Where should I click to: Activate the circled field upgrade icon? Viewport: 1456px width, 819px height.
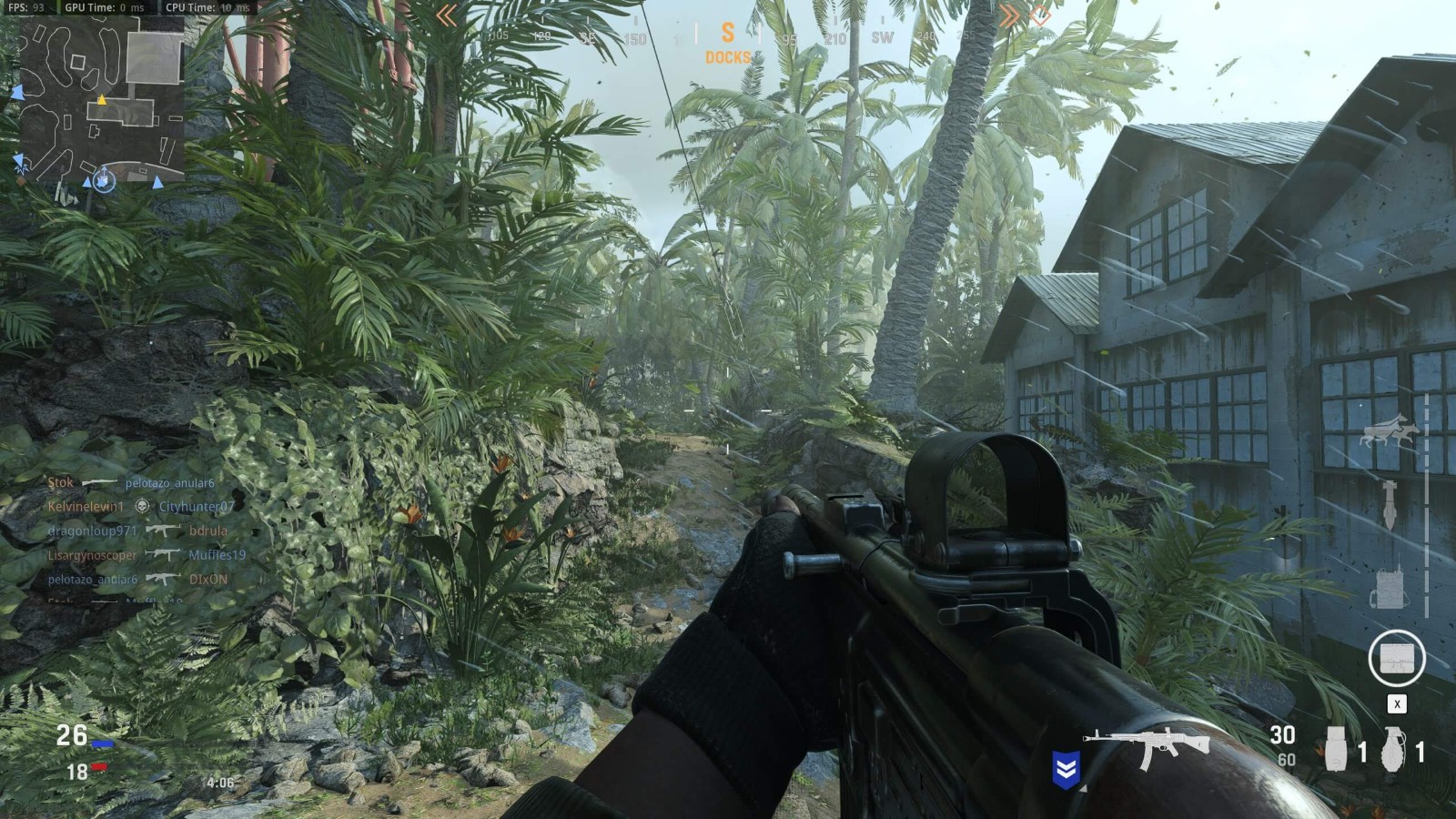[1396, 658]
